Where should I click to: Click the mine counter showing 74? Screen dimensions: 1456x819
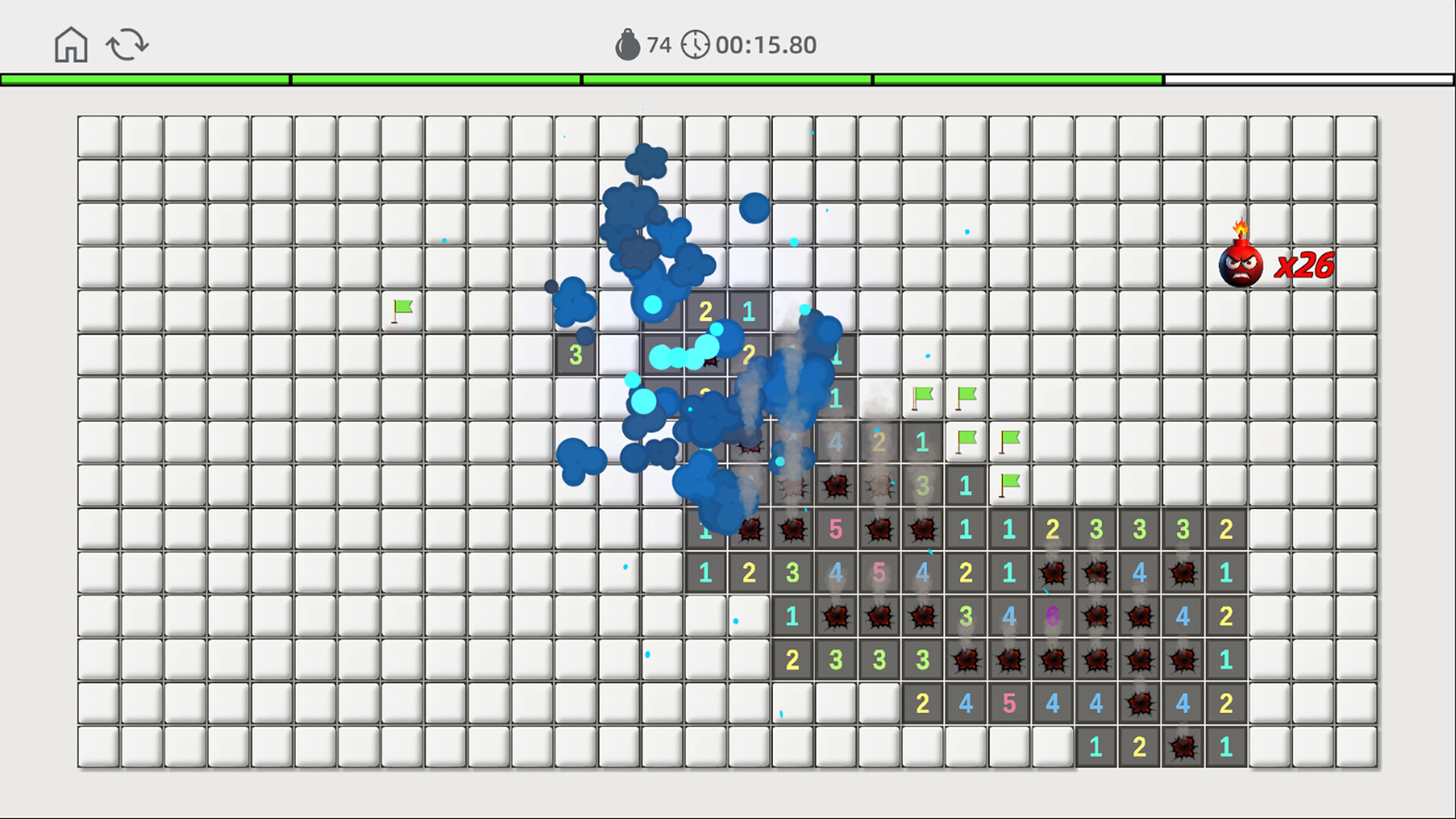(x=658, y=44)
